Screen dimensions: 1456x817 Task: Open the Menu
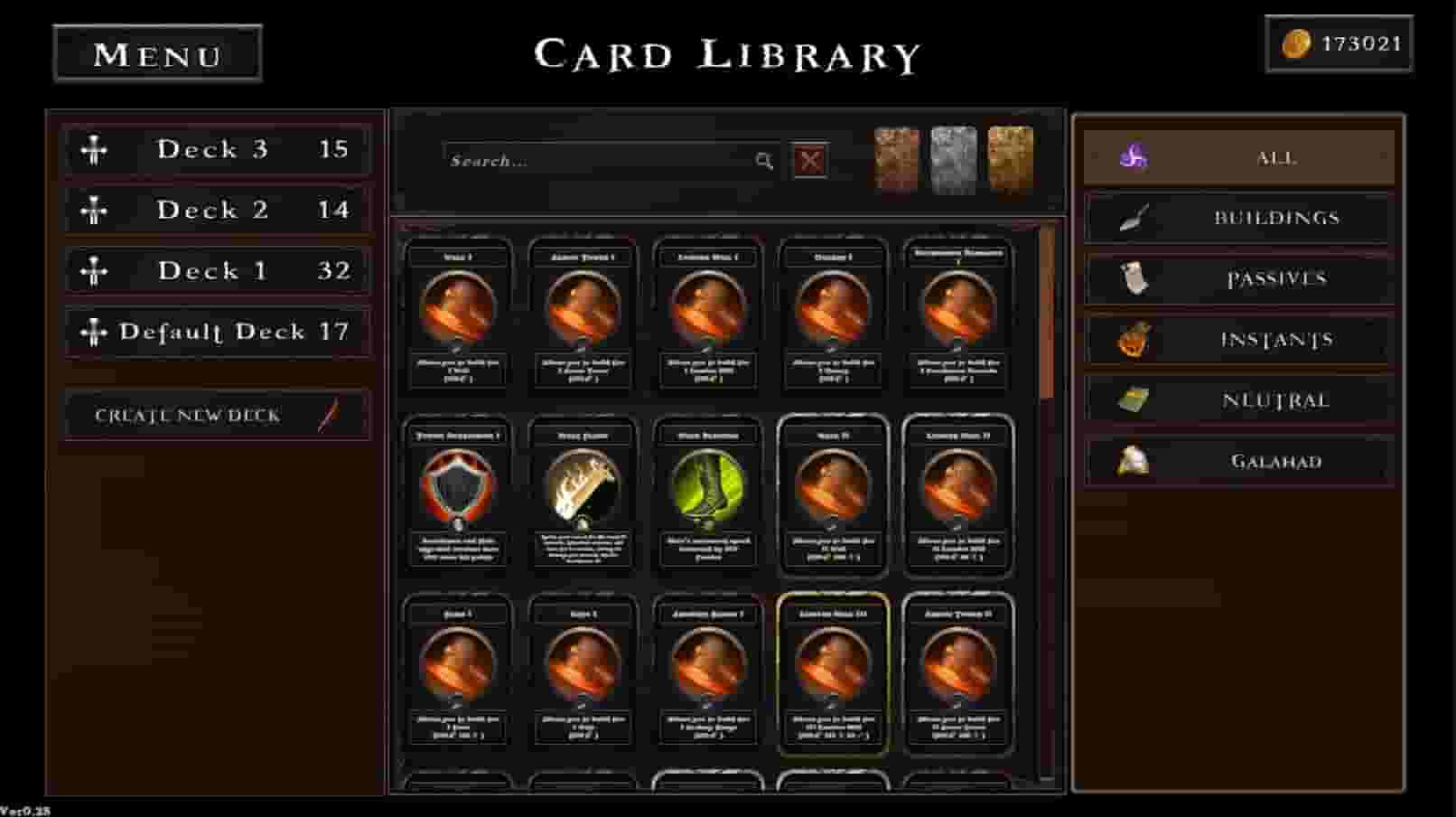157,54
